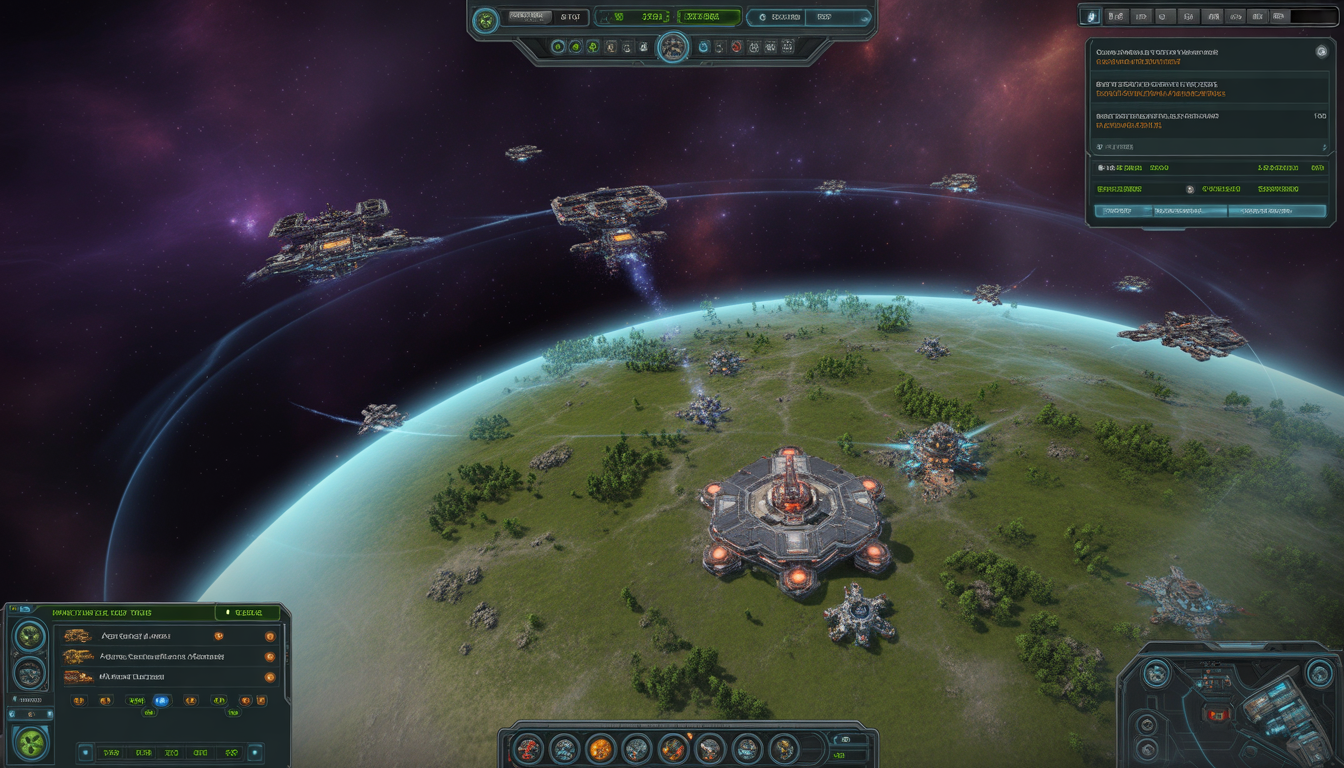
Task: Select the orange flame unit icon on the bottom bar
Action: (x=602, y=749)
